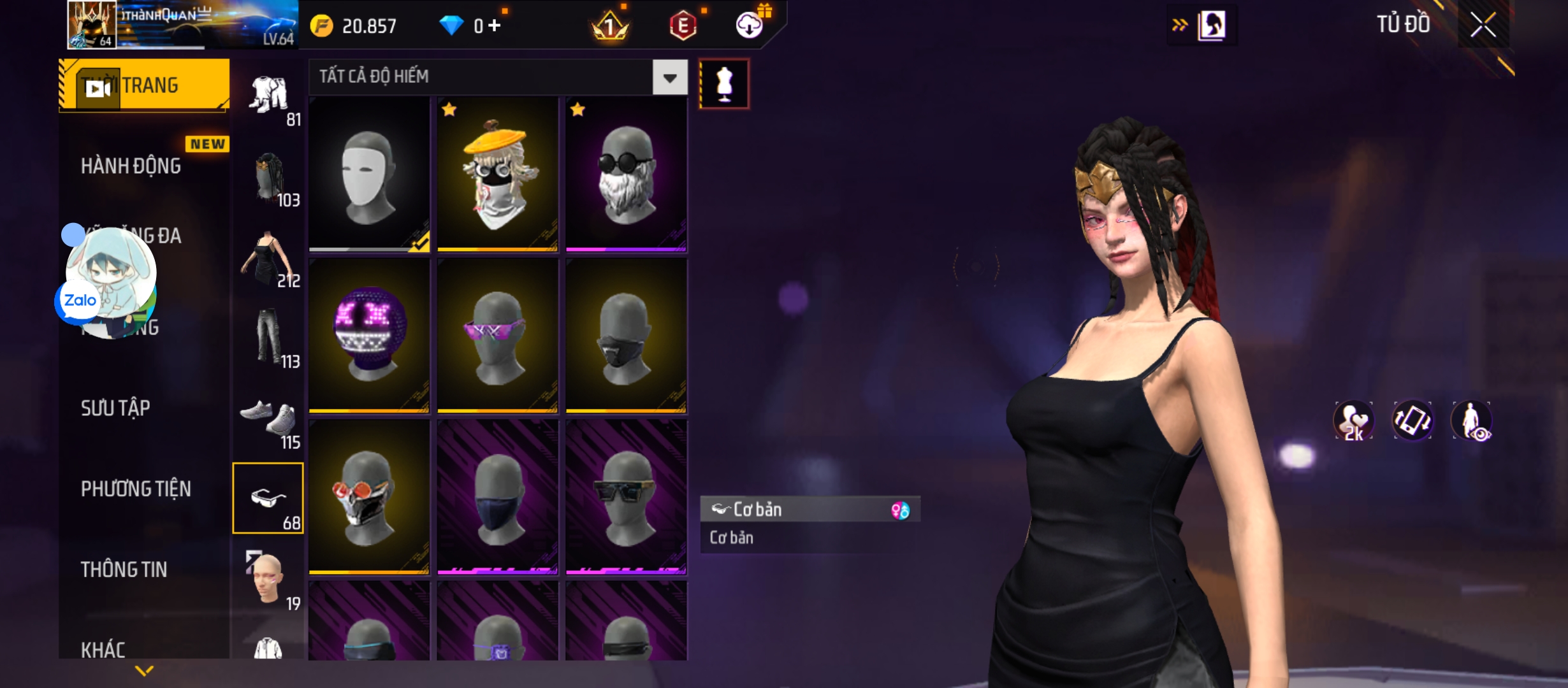Add diamonds with the plus button
Image resolution: width=1568 pixels, height=688 pixels.
[x=495, y=25]
